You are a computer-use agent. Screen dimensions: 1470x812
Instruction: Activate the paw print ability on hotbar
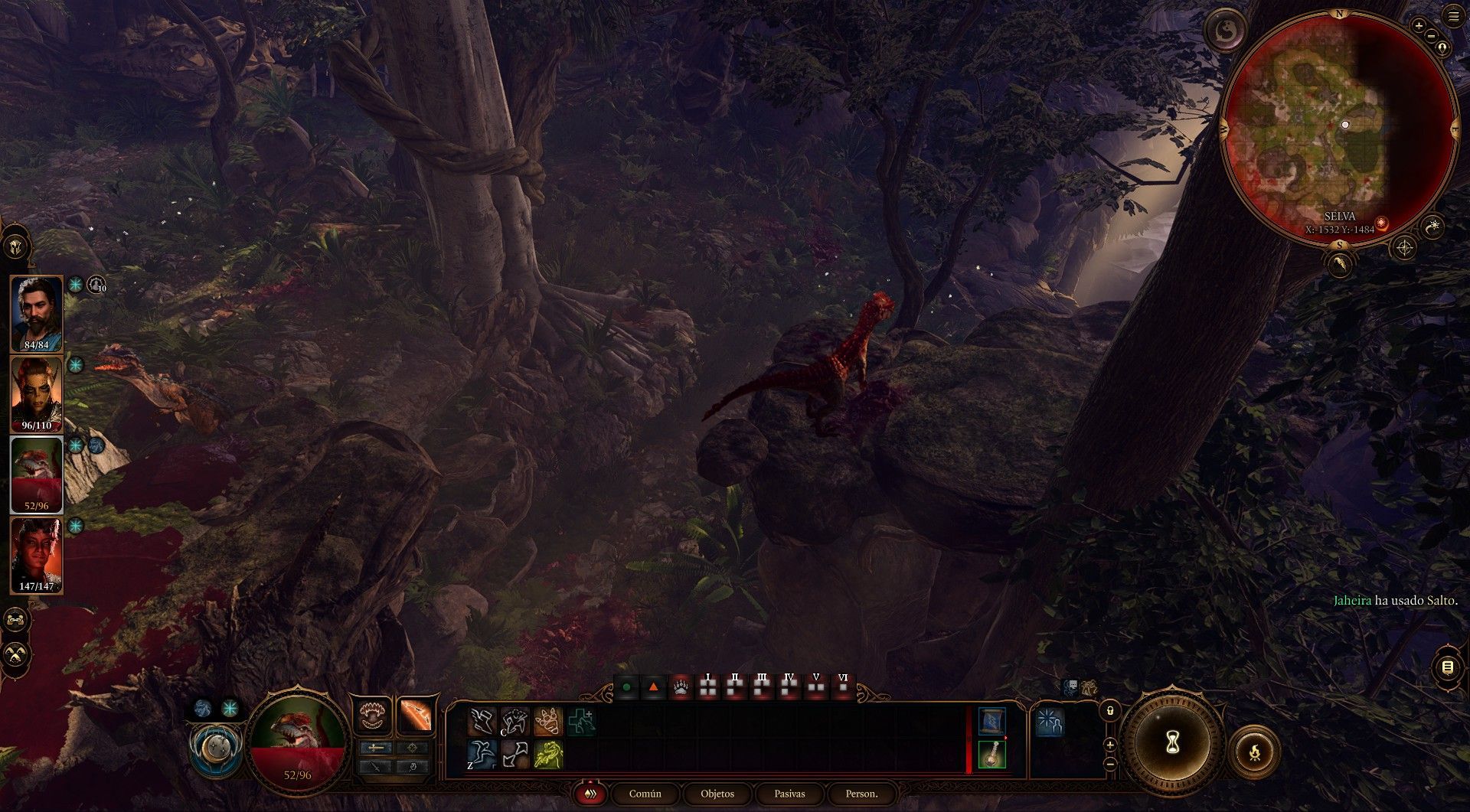548,722
